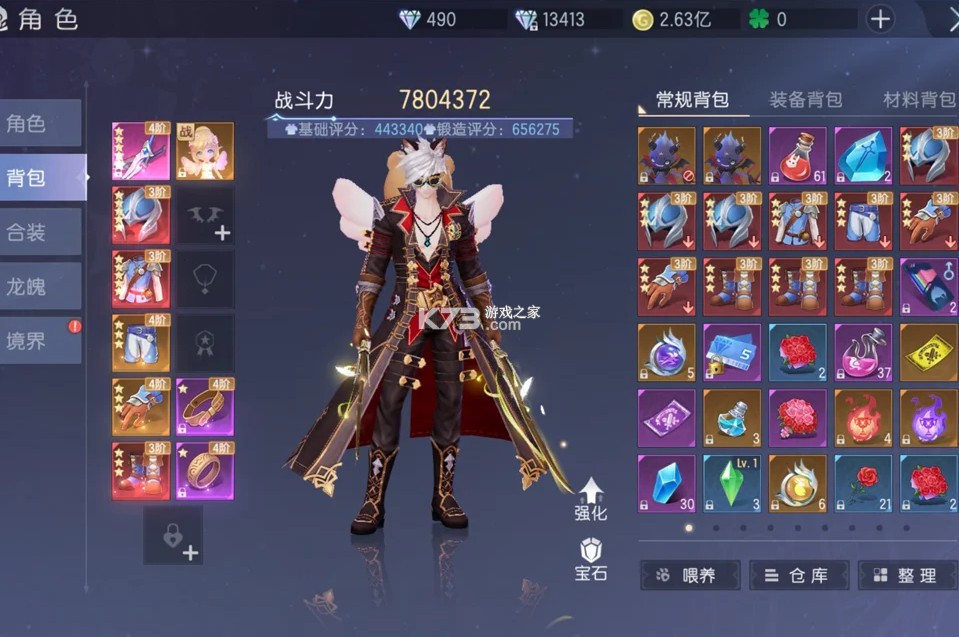
Task: Select the 常规背包 tab
Action: click(x=692, y=99)
